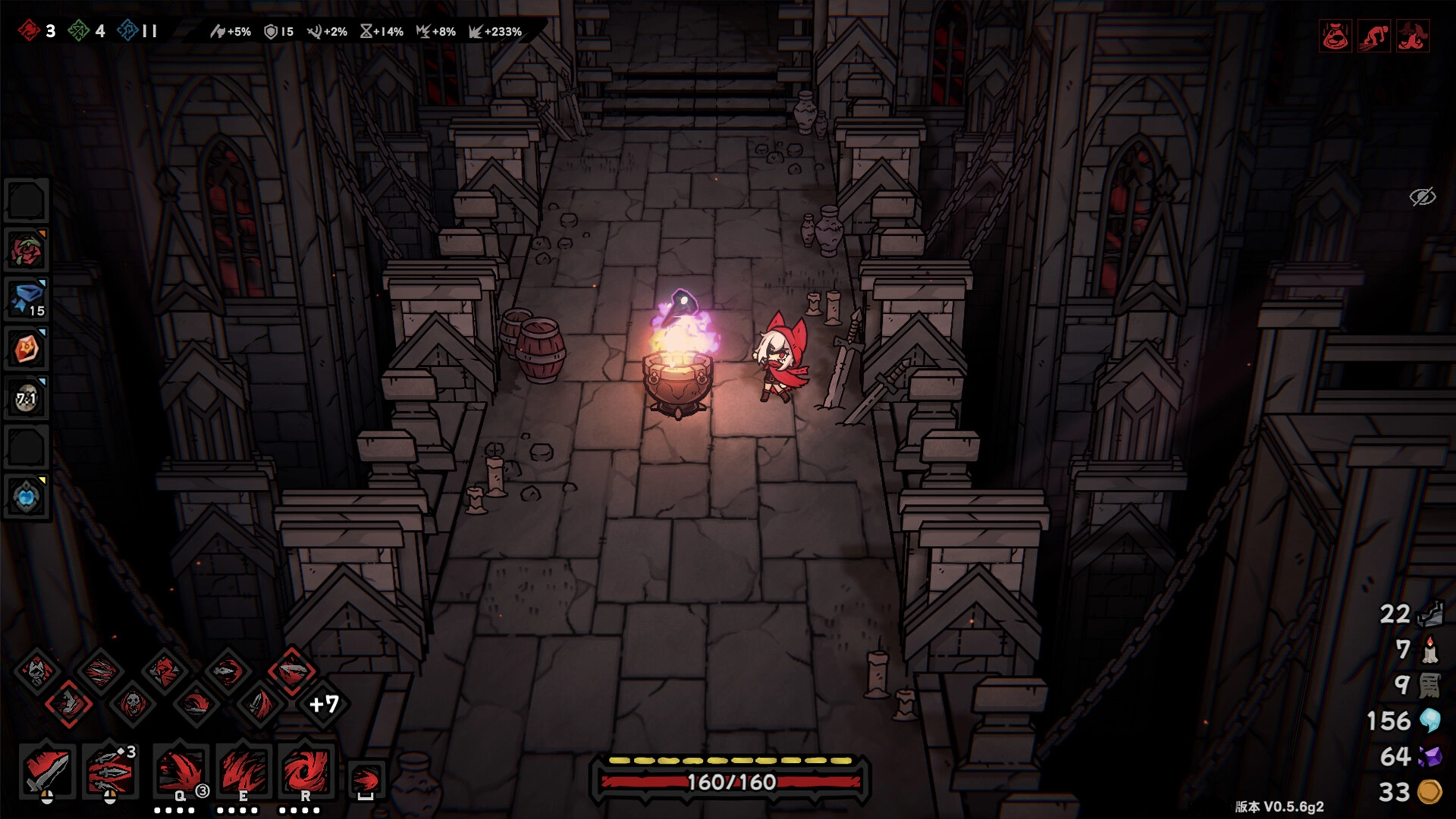
Task: Choose the skull mask item slot
Action: click(27, 398)
